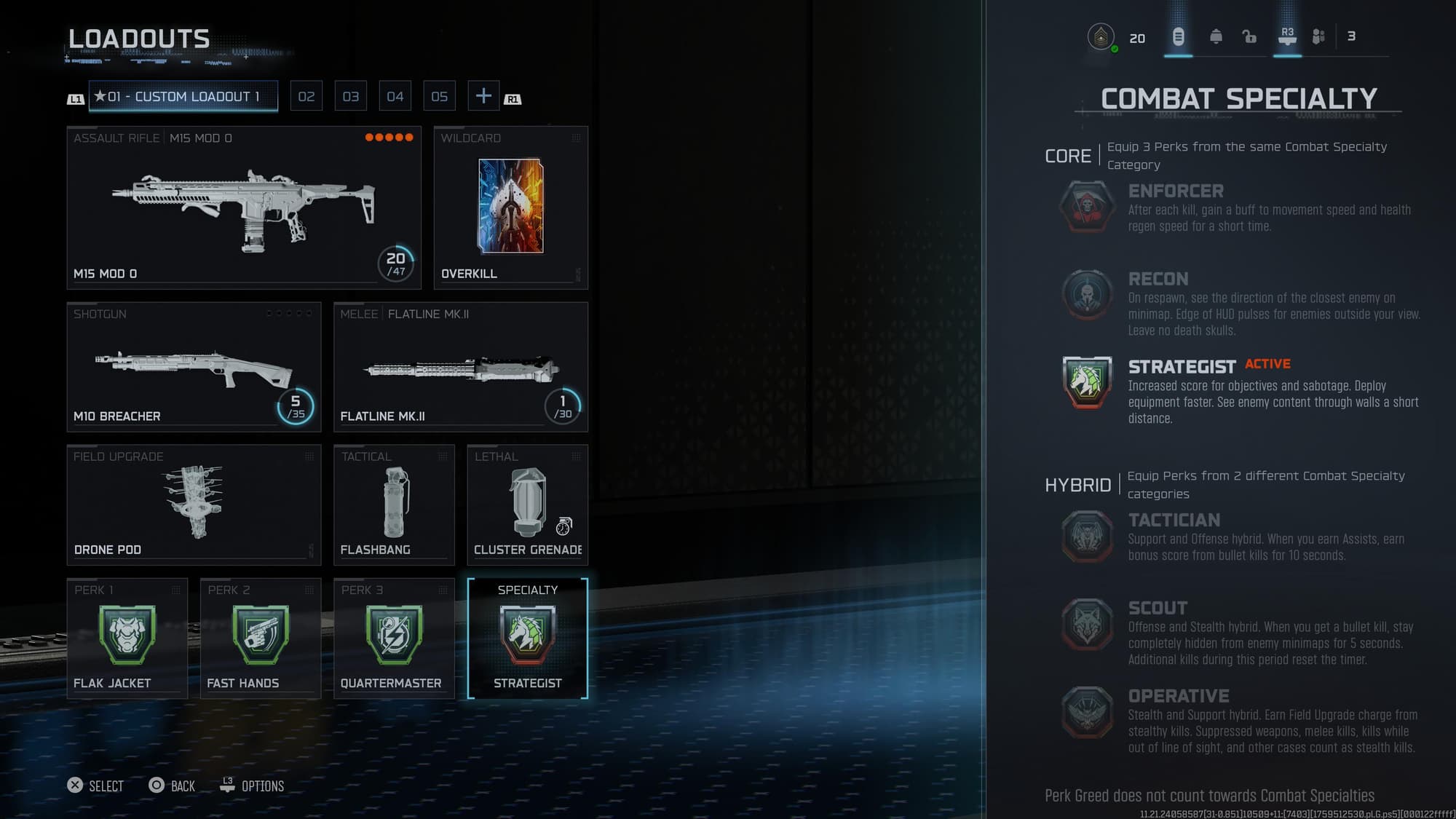Add a new loadout with the plus button

click(483, 95)
